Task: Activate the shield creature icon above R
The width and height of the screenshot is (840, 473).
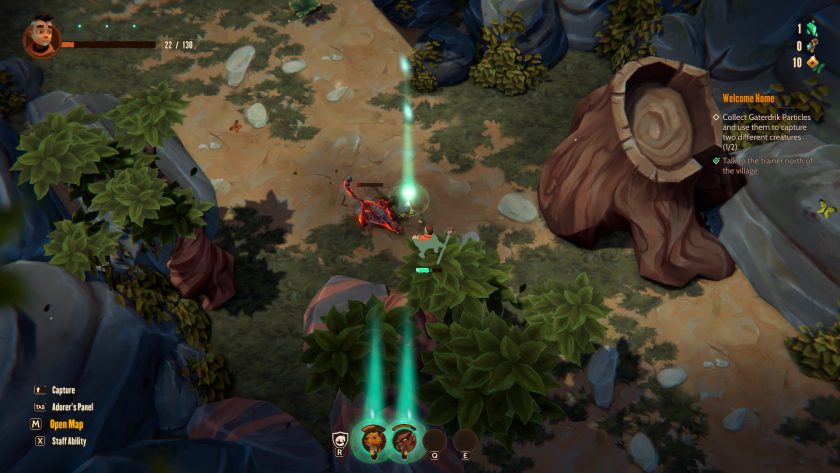Action: point(342,440)
